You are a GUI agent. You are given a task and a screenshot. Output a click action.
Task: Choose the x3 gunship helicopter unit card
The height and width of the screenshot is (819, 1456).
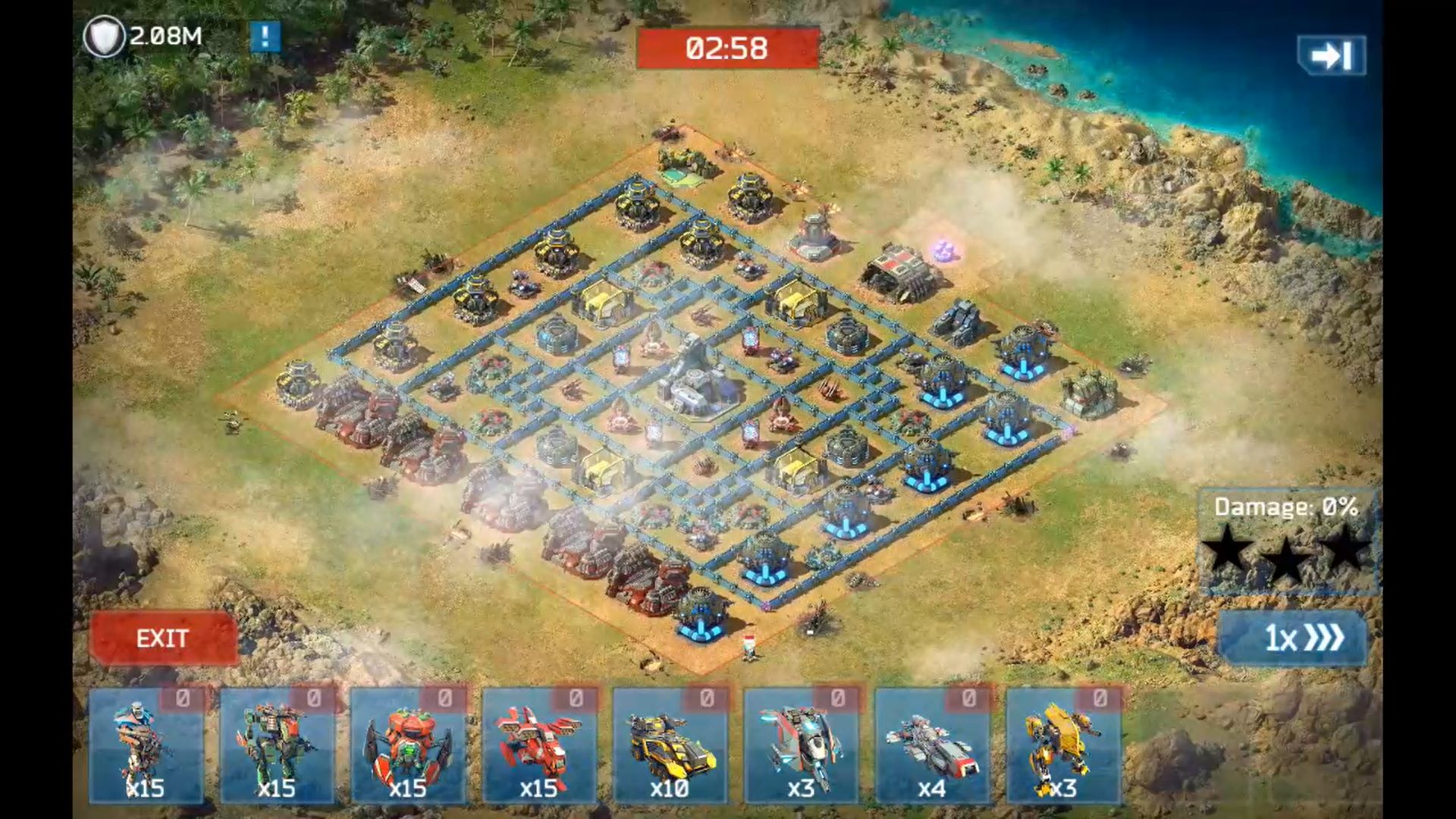coord(802,745)
